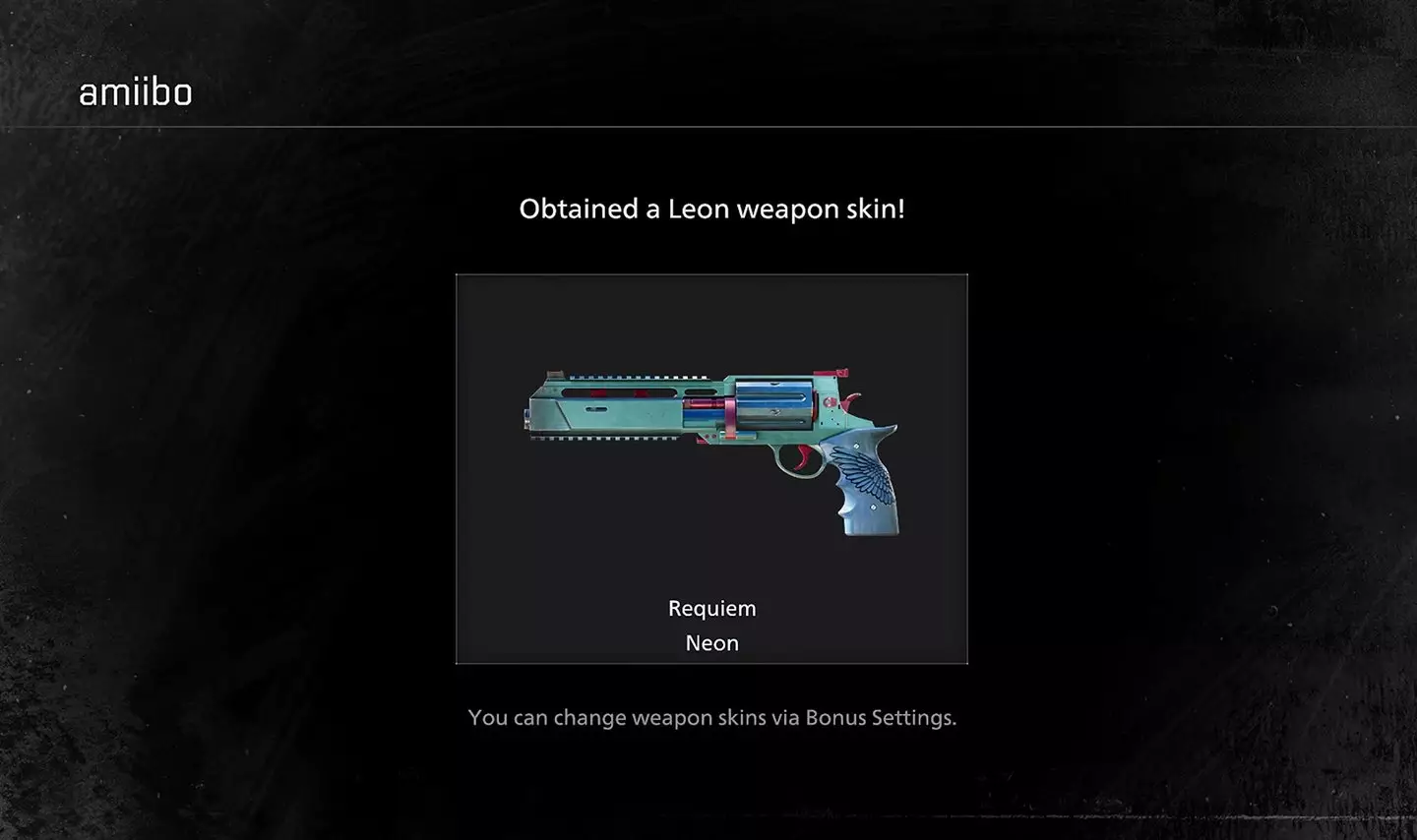The image size is (1417, 840).
Task: Select the amiibo header label
Action: click(135, 91)
